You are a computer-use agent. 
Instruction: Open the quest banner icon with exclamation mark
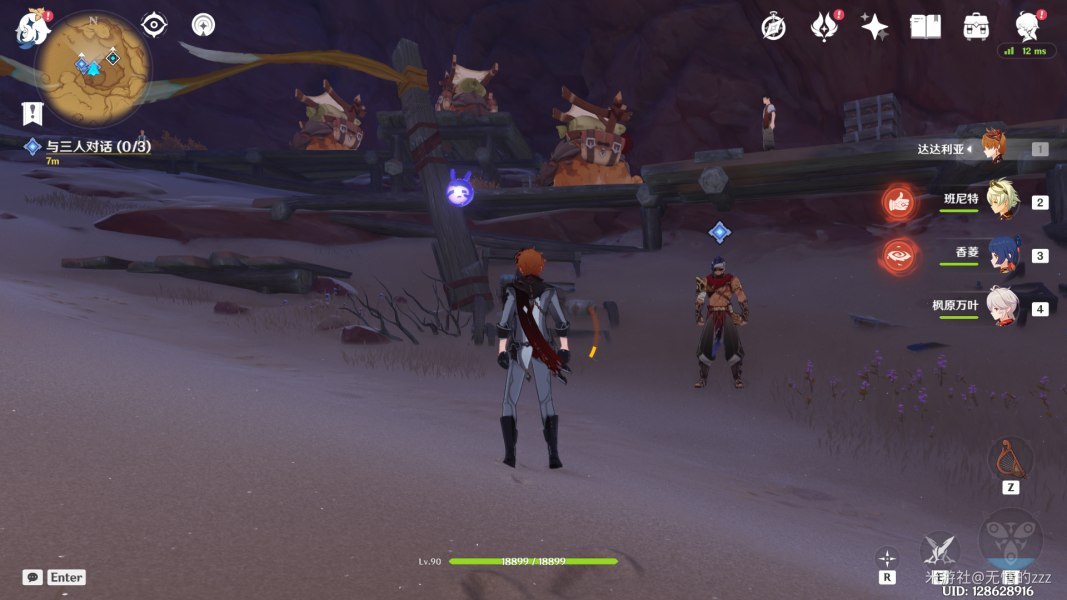[33, 112]
